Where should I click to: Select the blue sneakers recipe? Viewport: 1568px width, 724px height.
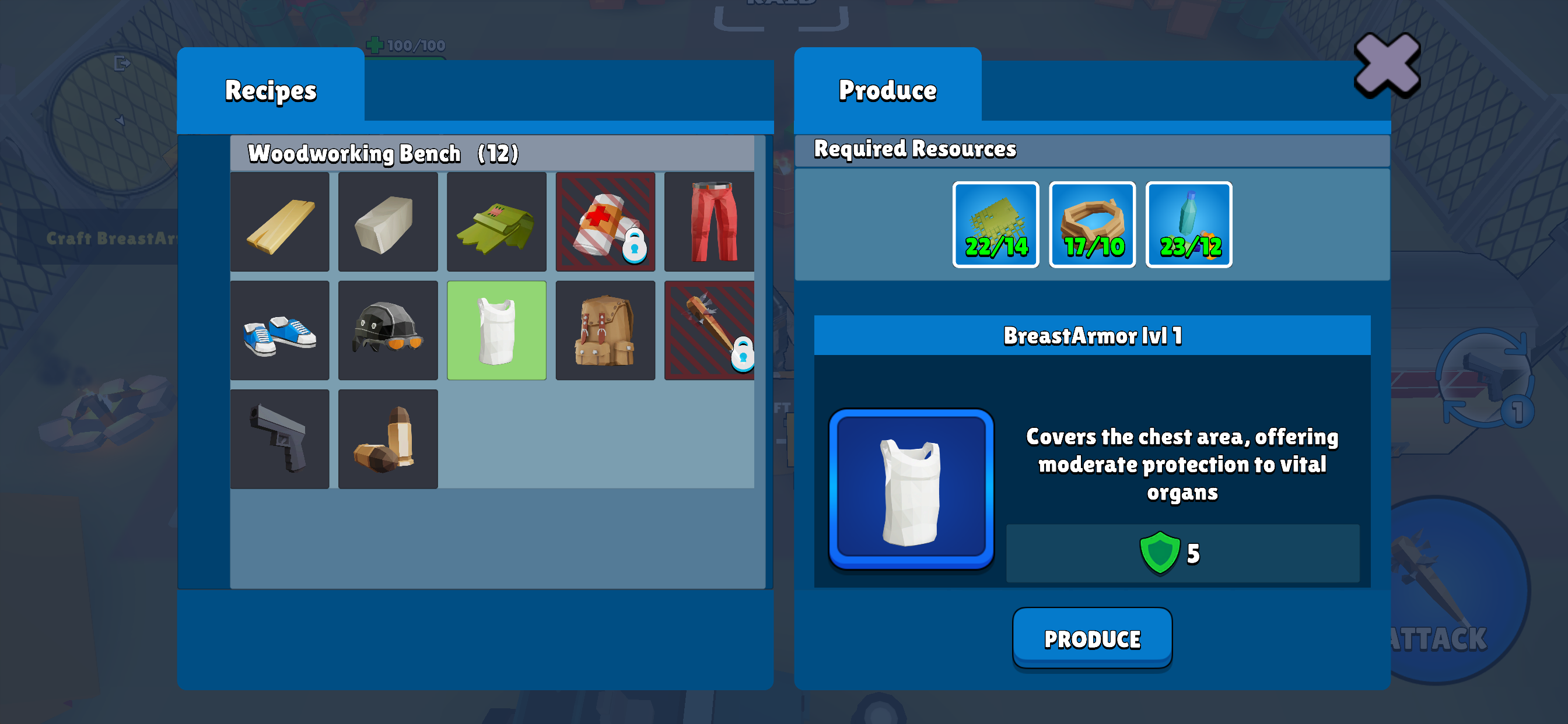pos(280,331)
